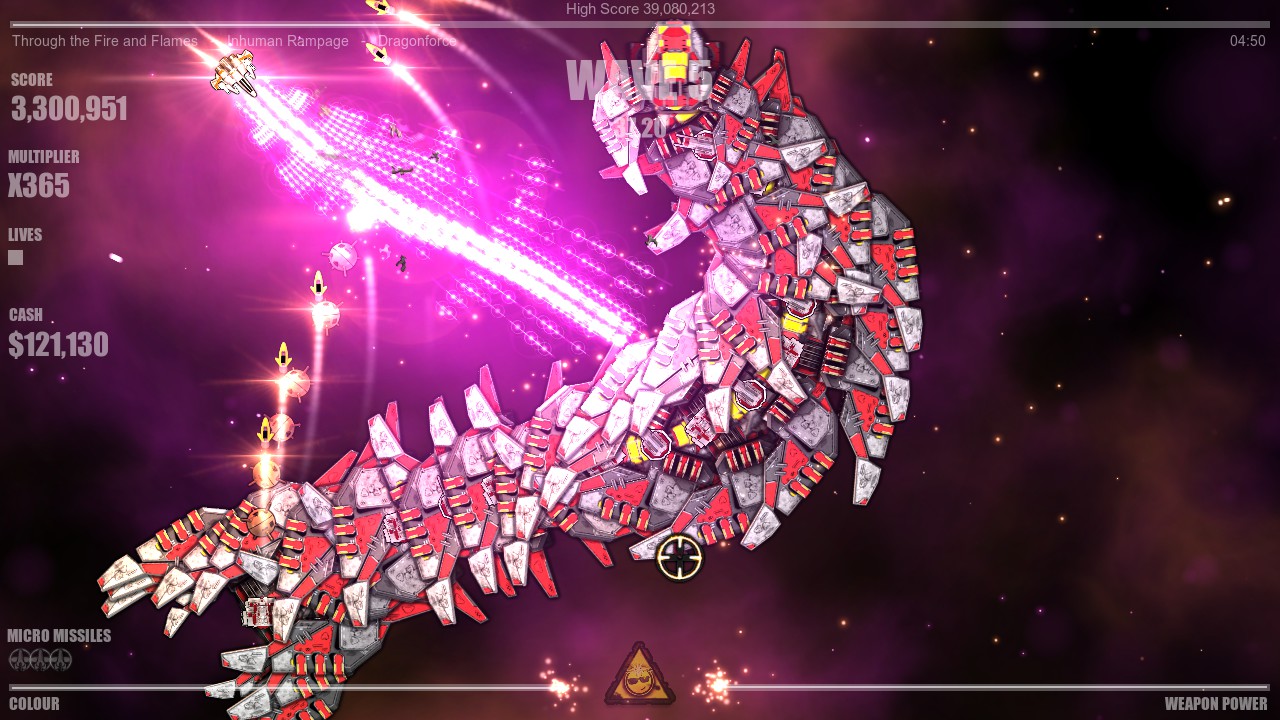Select the first Micro Missiles ship icon

[20, 660]
